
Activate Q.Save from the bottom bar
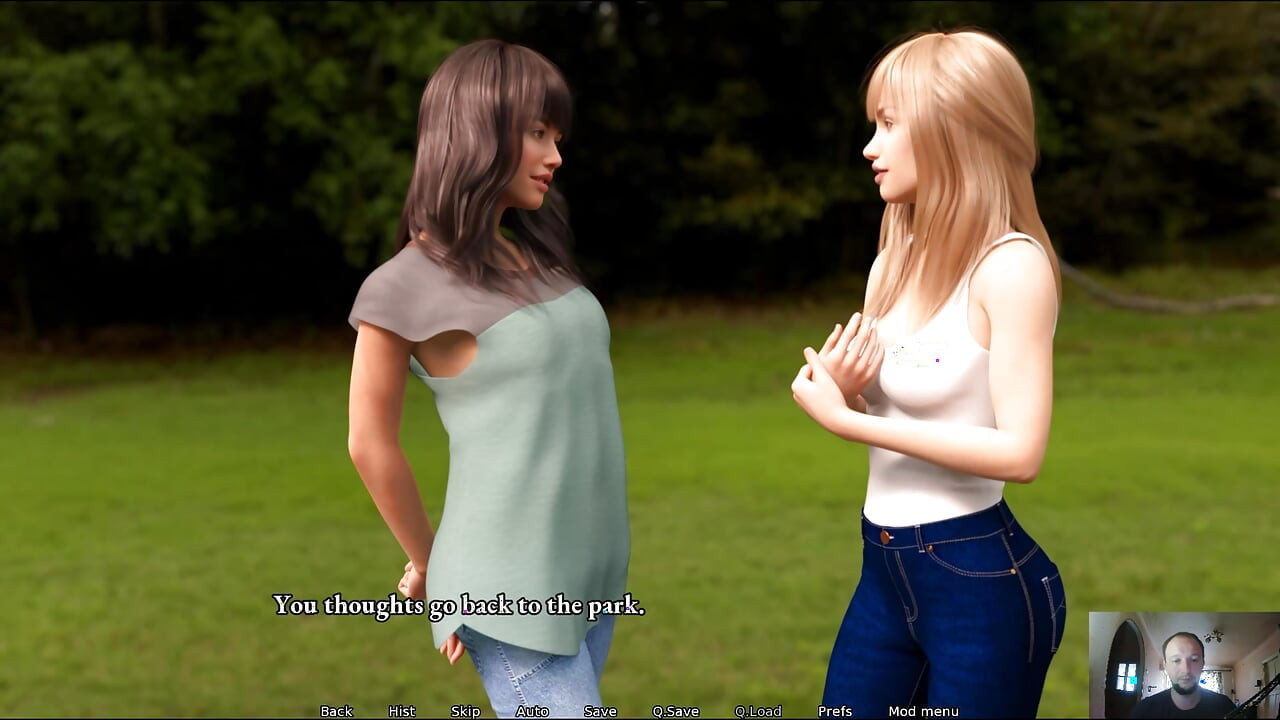tap(676, 711)
